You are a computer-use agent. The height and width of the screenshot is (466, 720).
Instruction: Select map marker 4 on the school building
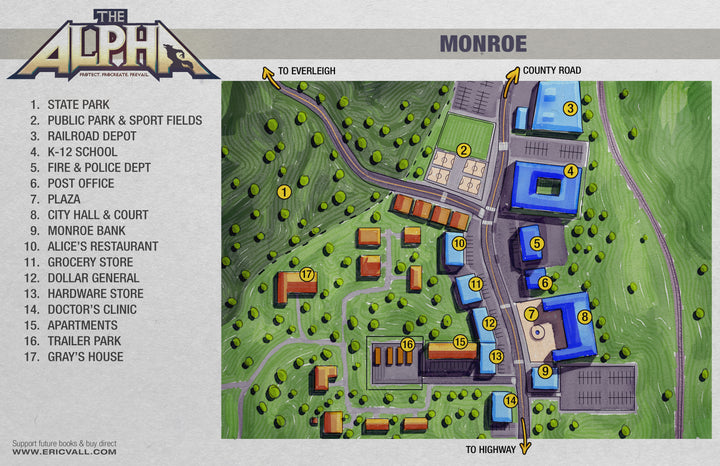pyautogui.click(x=570, y=171)
